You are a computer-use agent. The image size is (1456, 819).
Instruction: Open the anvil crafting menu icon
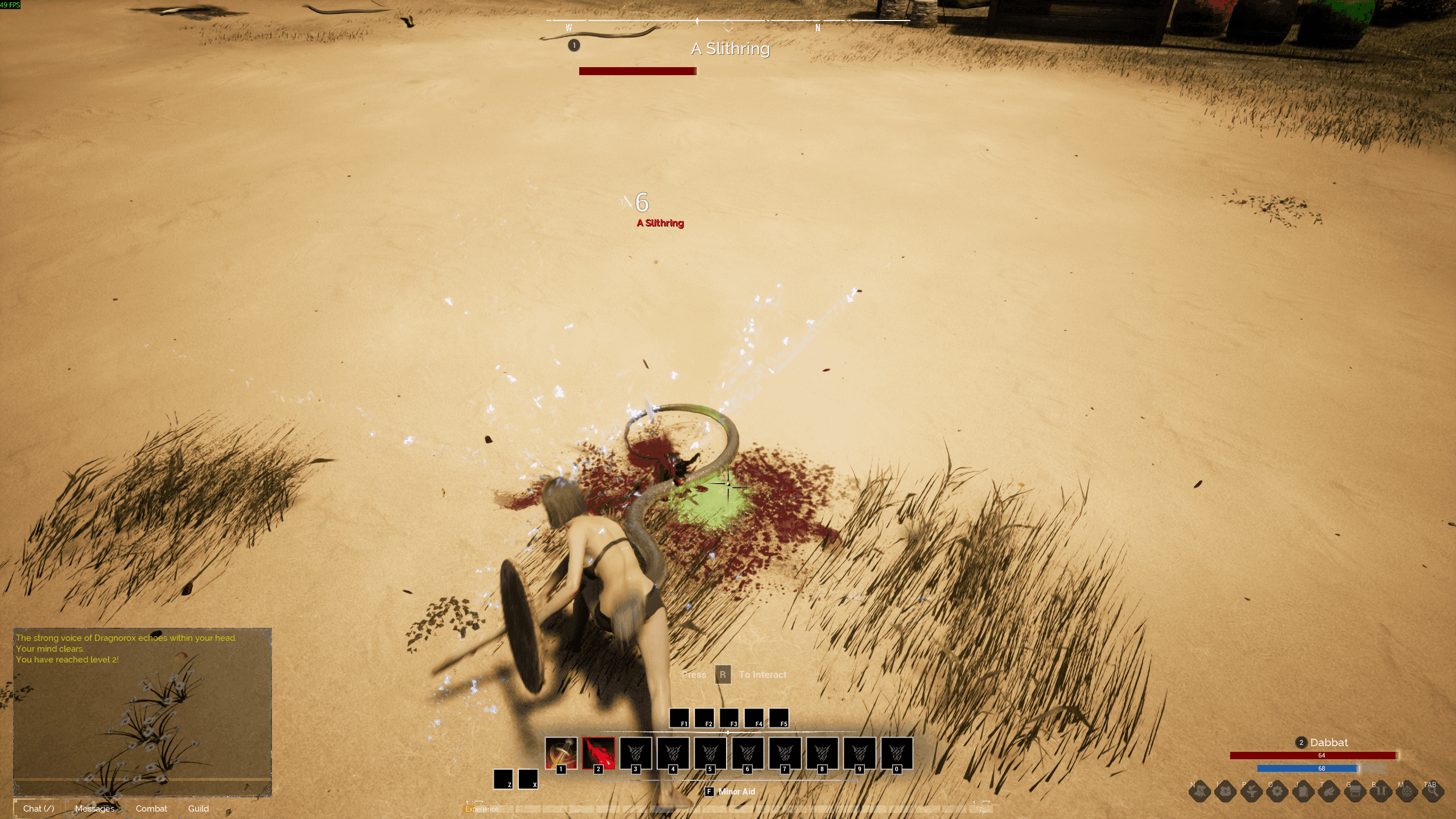[x=1251, y=791]
